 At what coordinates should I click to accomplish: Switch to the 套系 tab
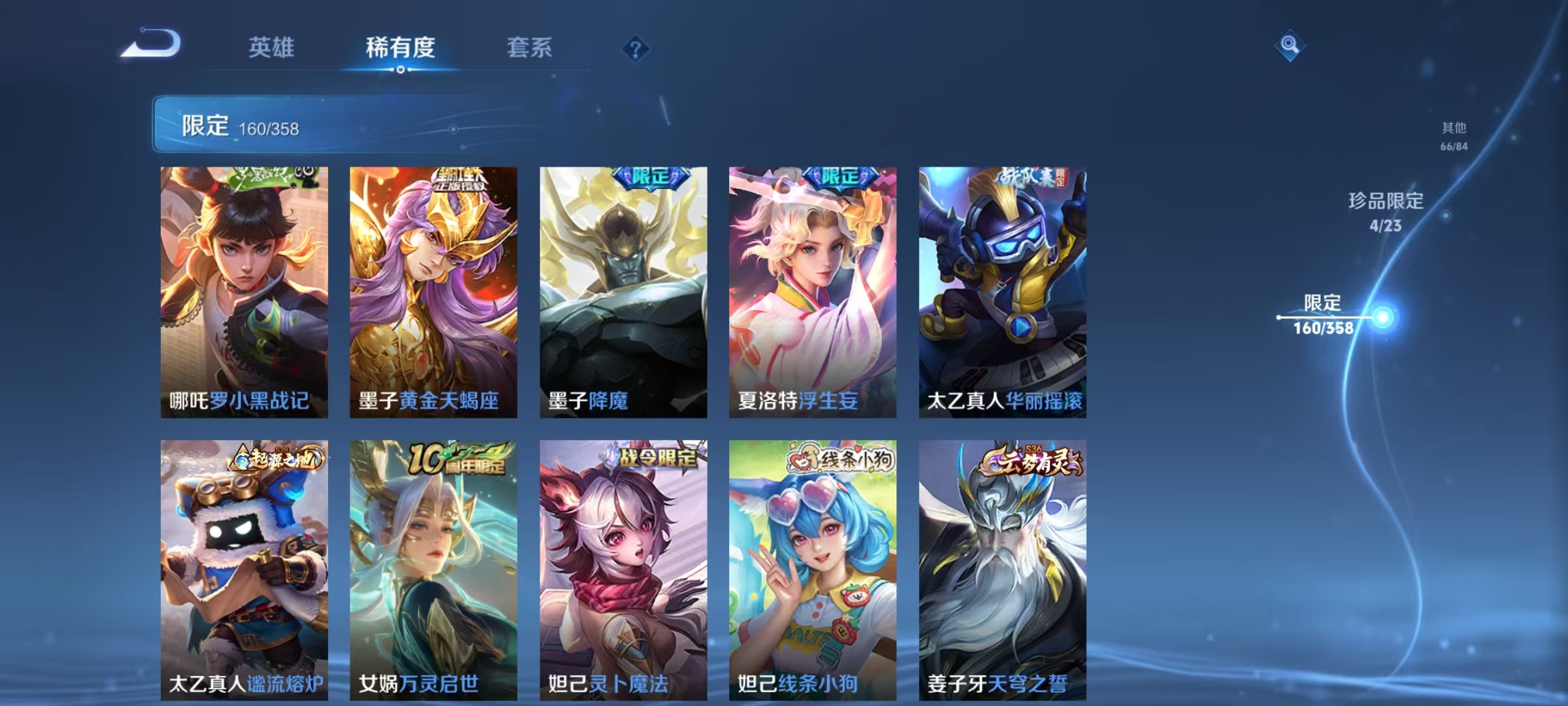529,47
